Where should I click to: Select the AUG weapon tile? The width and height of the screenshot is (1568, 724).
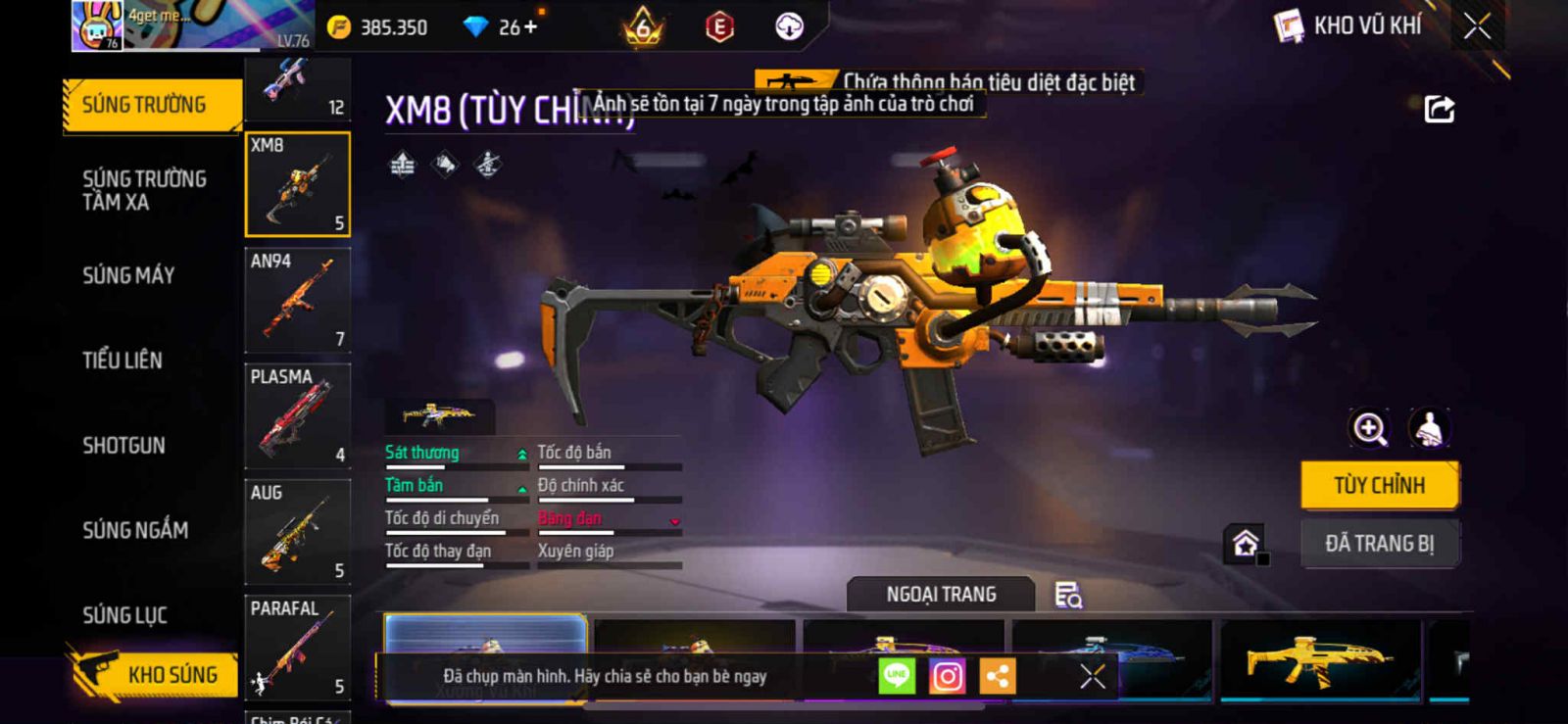[x=297, y=531]
